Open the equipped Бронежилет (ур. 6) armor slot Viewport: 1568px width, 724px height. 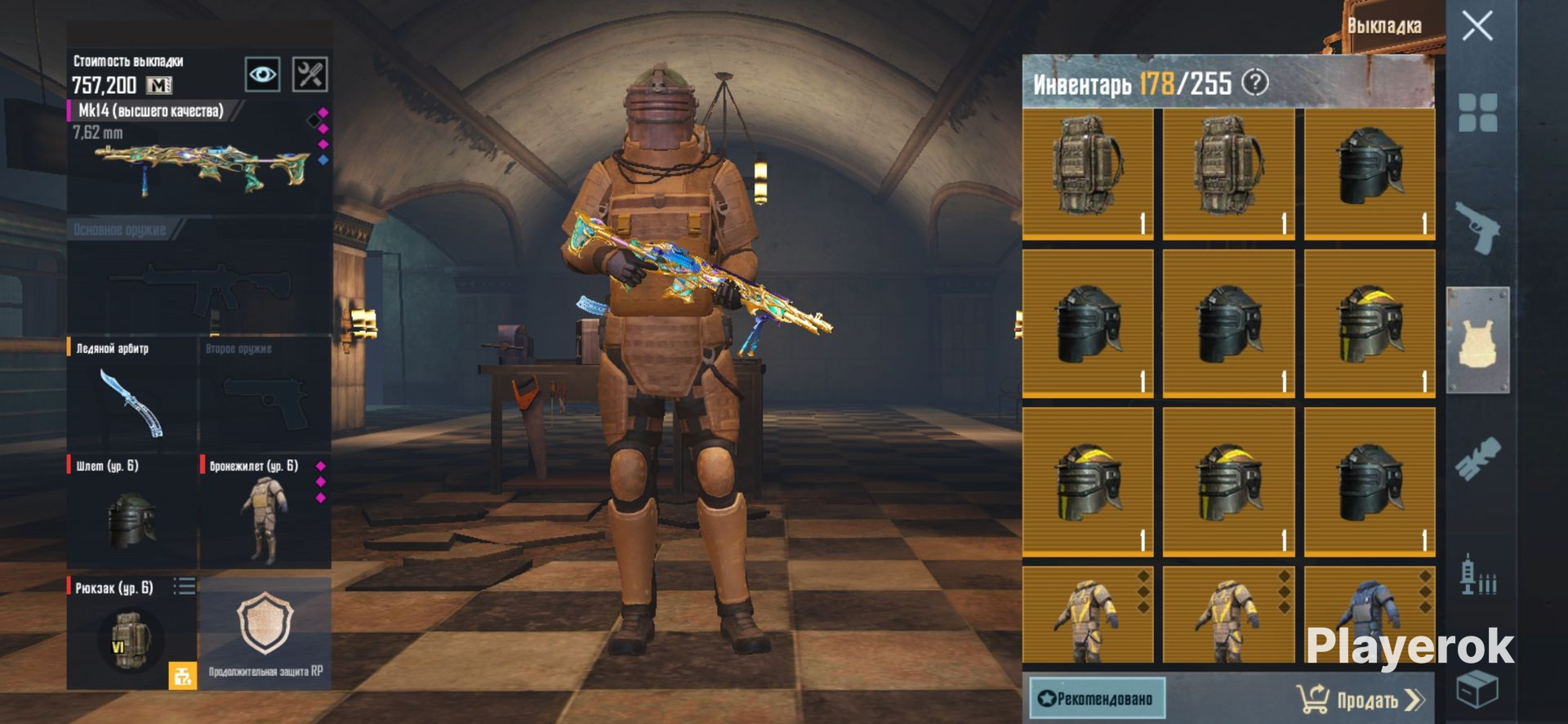click(x=265, y=512)
